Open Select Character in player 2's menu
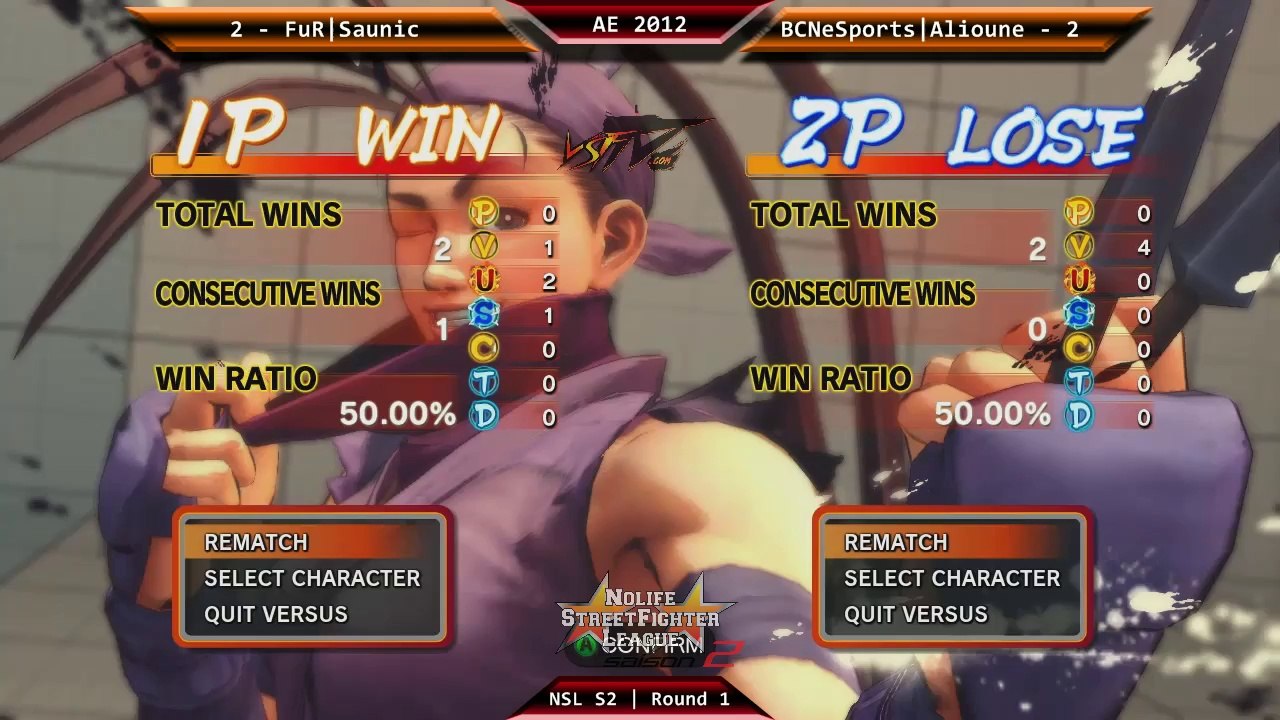The width and height of the screenshot is (1280, 720). click(952, 578)
